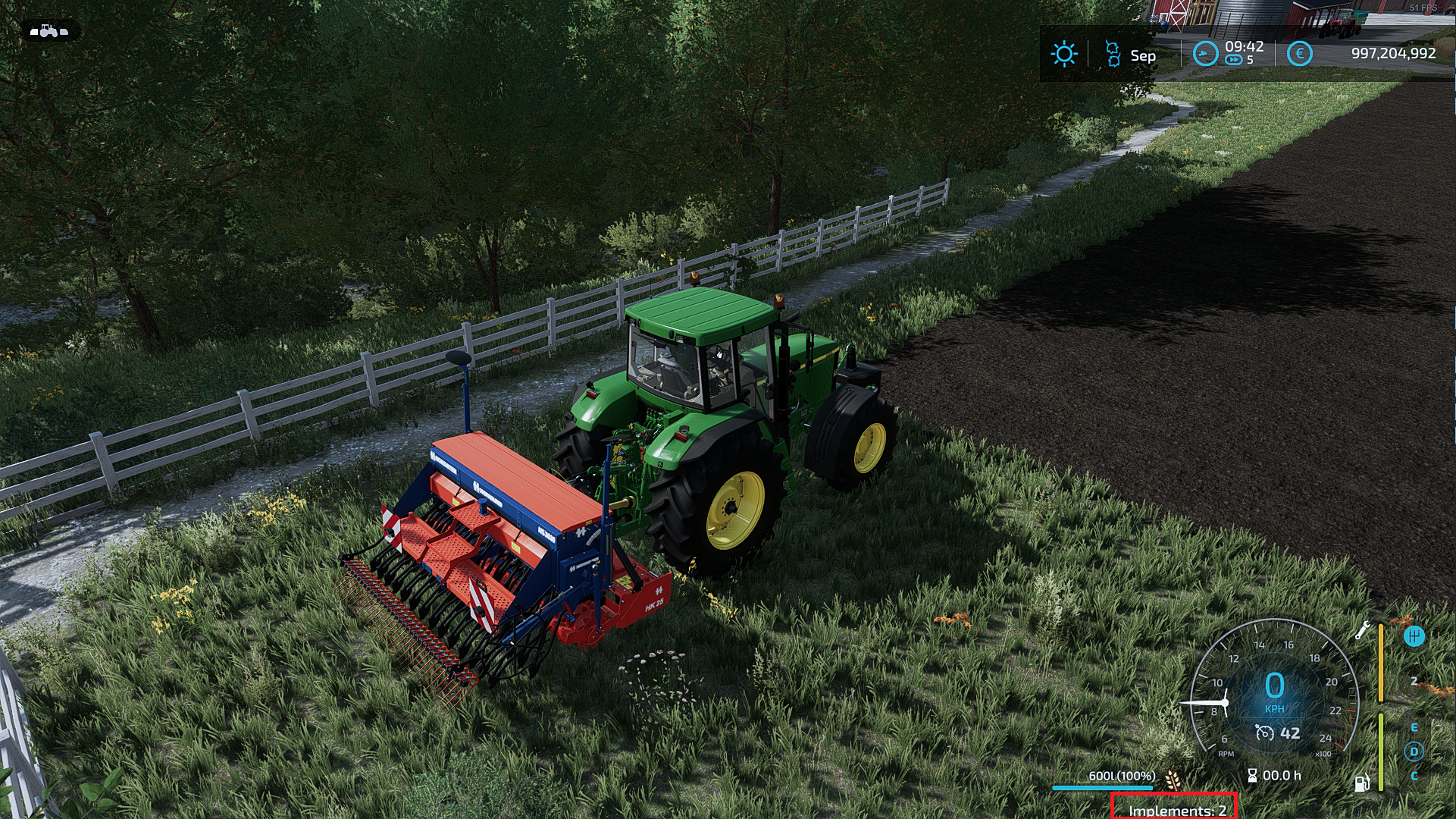Click the falling leaves season icon
This screenshot has height=819, width=1456.
coord(1111,54)
